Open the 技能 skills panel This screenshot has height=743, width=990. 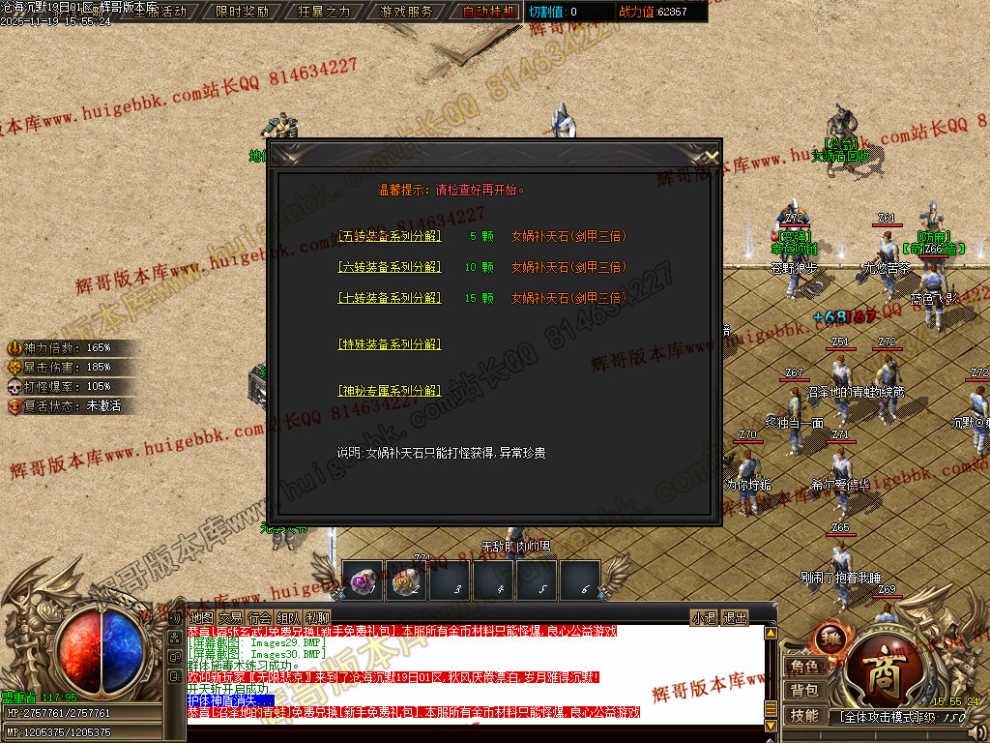tap(804, 715)
